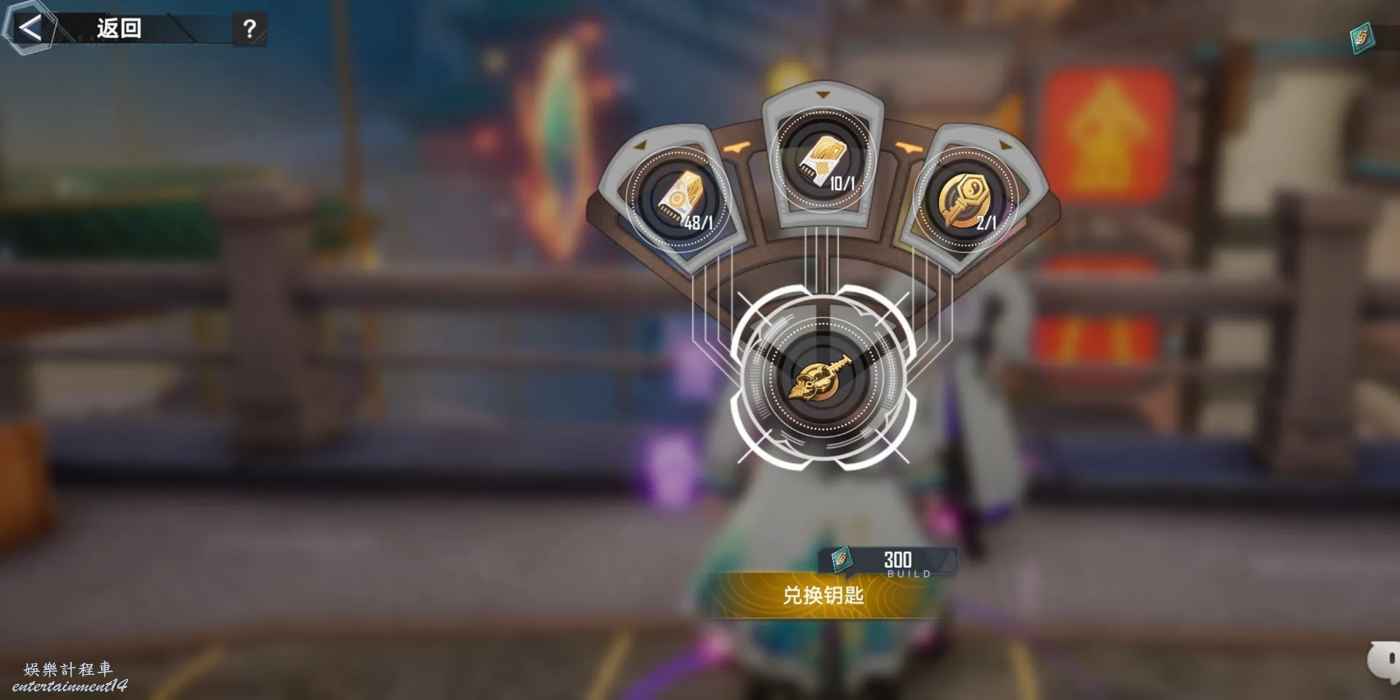Click the 兑换钥匙 exchange key button
The image size is (1400, 700).
(823, 595)
